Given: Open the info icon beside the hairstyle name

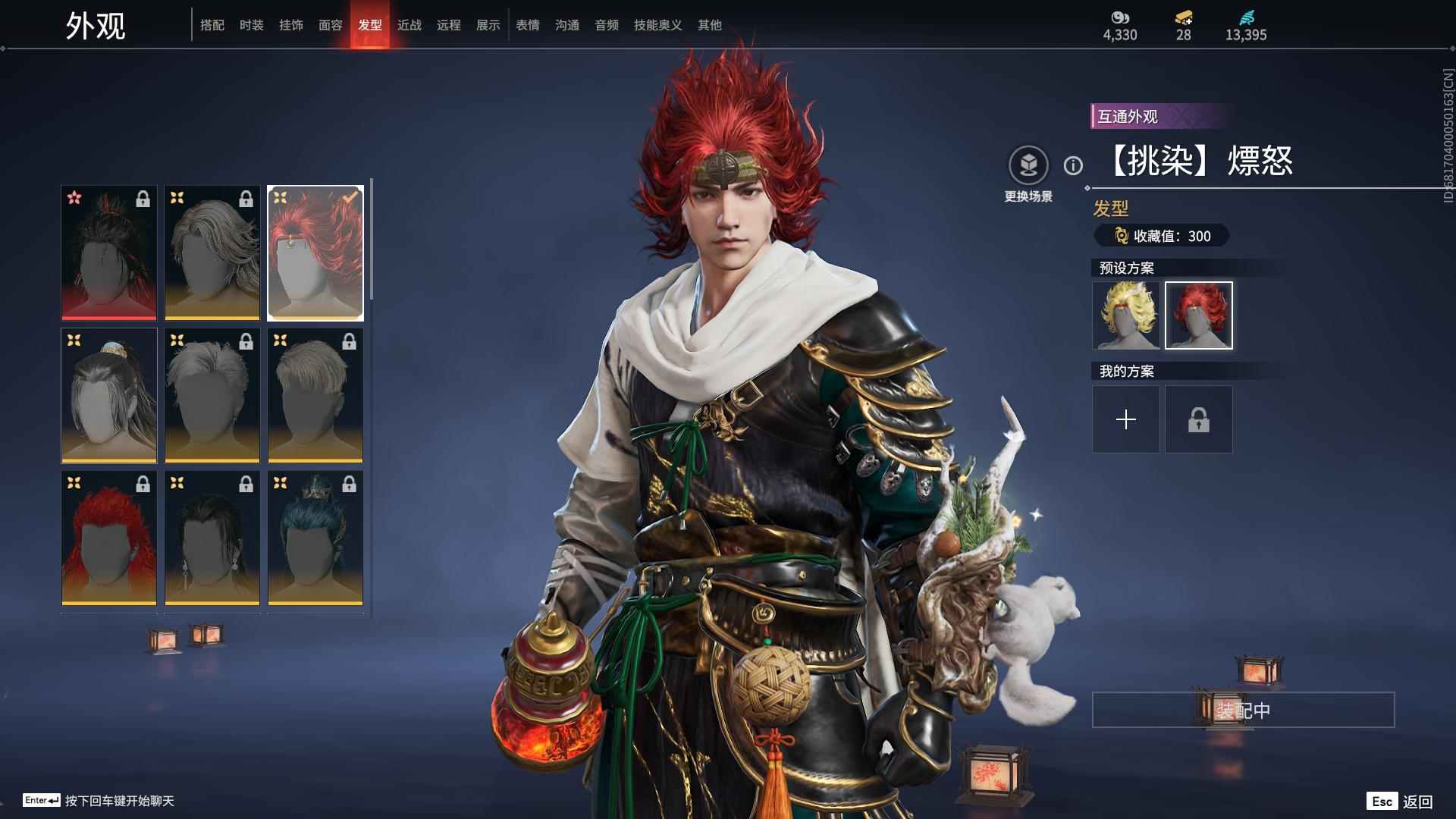Looking at the screenshot, I should [1073, 165].
